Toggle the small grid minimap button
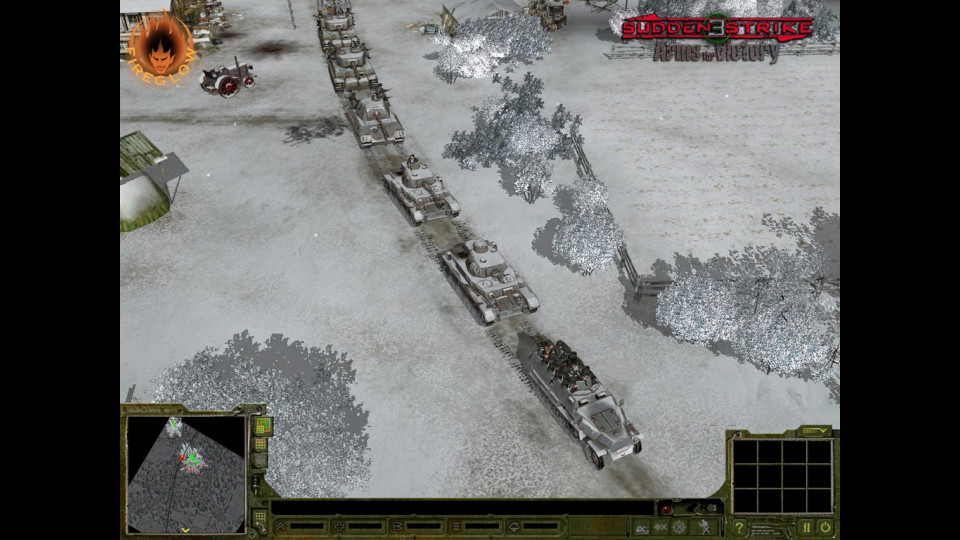Viewport: 960px width, 540px height. [x=260, y=444]
